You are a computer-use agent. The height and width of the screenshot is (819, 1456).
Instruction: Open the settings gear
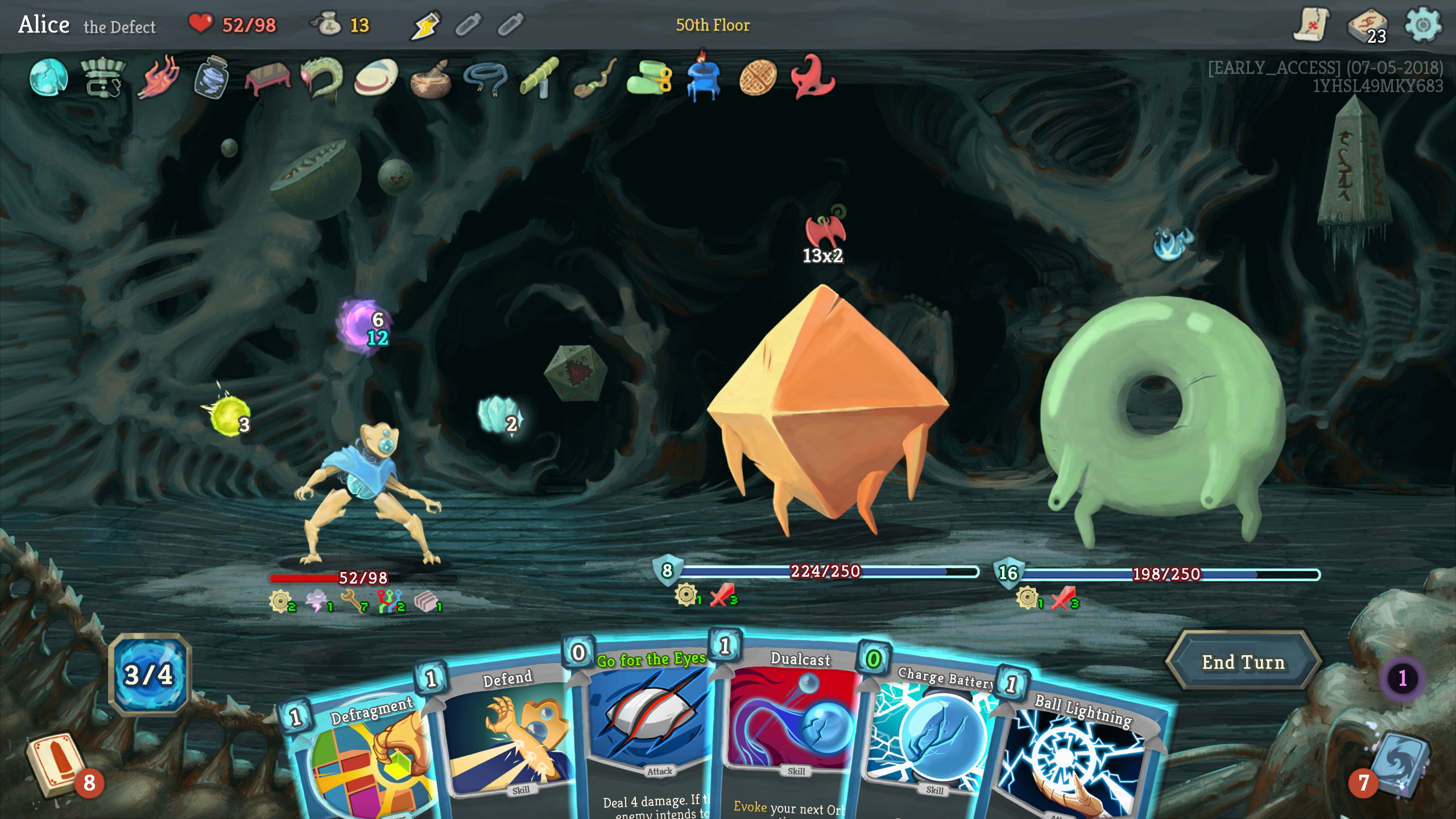pyautogui.click(x=1422, y=25)
